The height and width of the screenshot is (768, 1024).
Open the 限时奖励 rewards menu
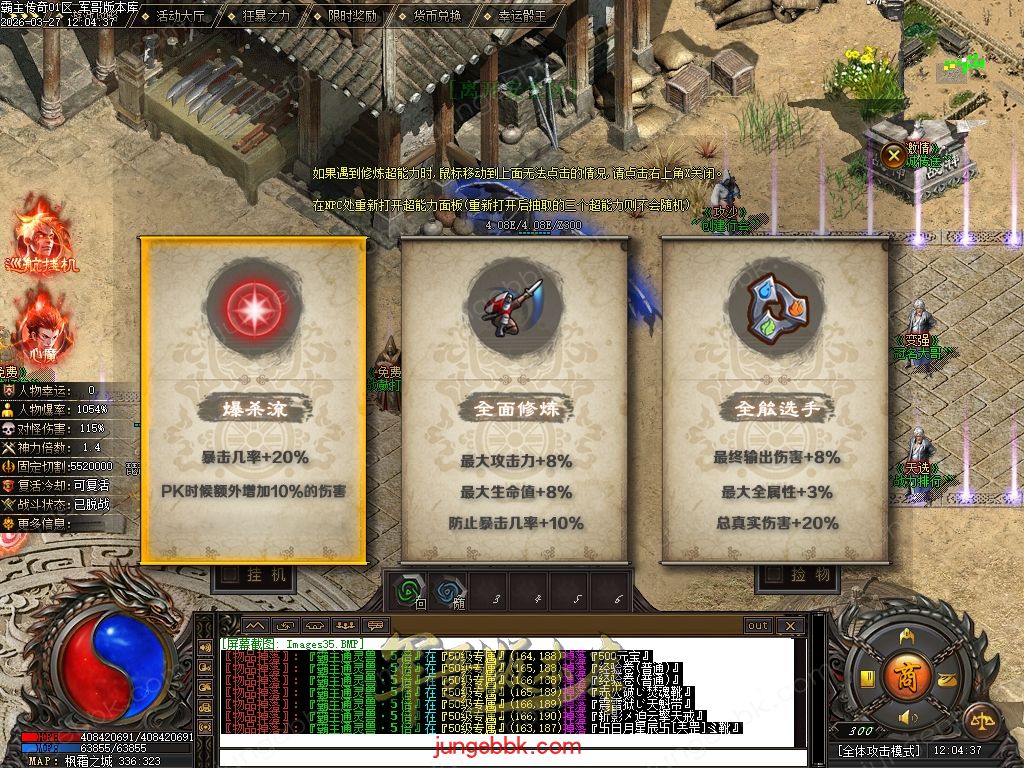pyautogui.click(x=352, y=16)
